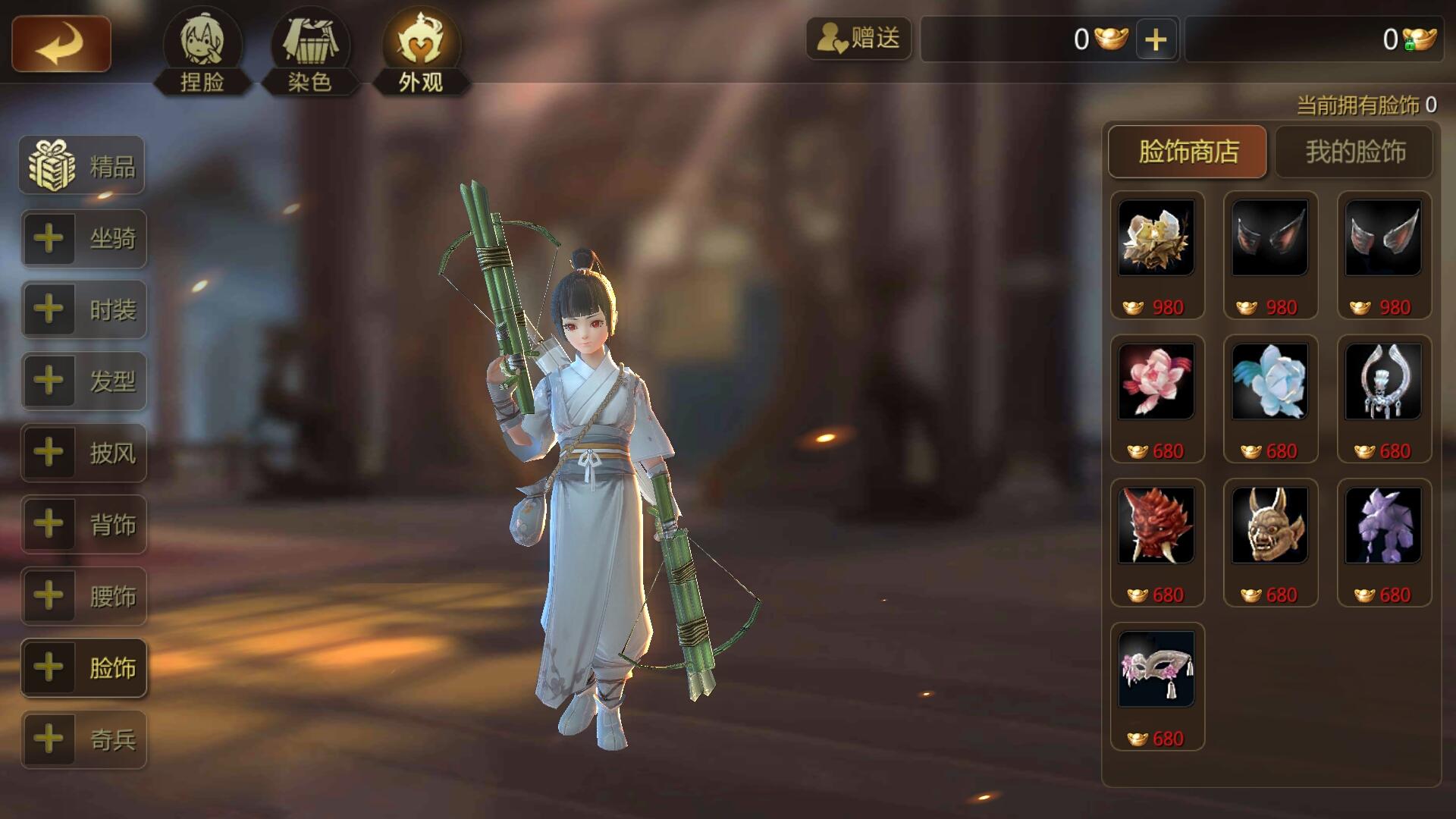This screenshot has width=1456, height=819.
Task: Pick the pink lotus flower face ornament
Action: [x=1156, y=381]
